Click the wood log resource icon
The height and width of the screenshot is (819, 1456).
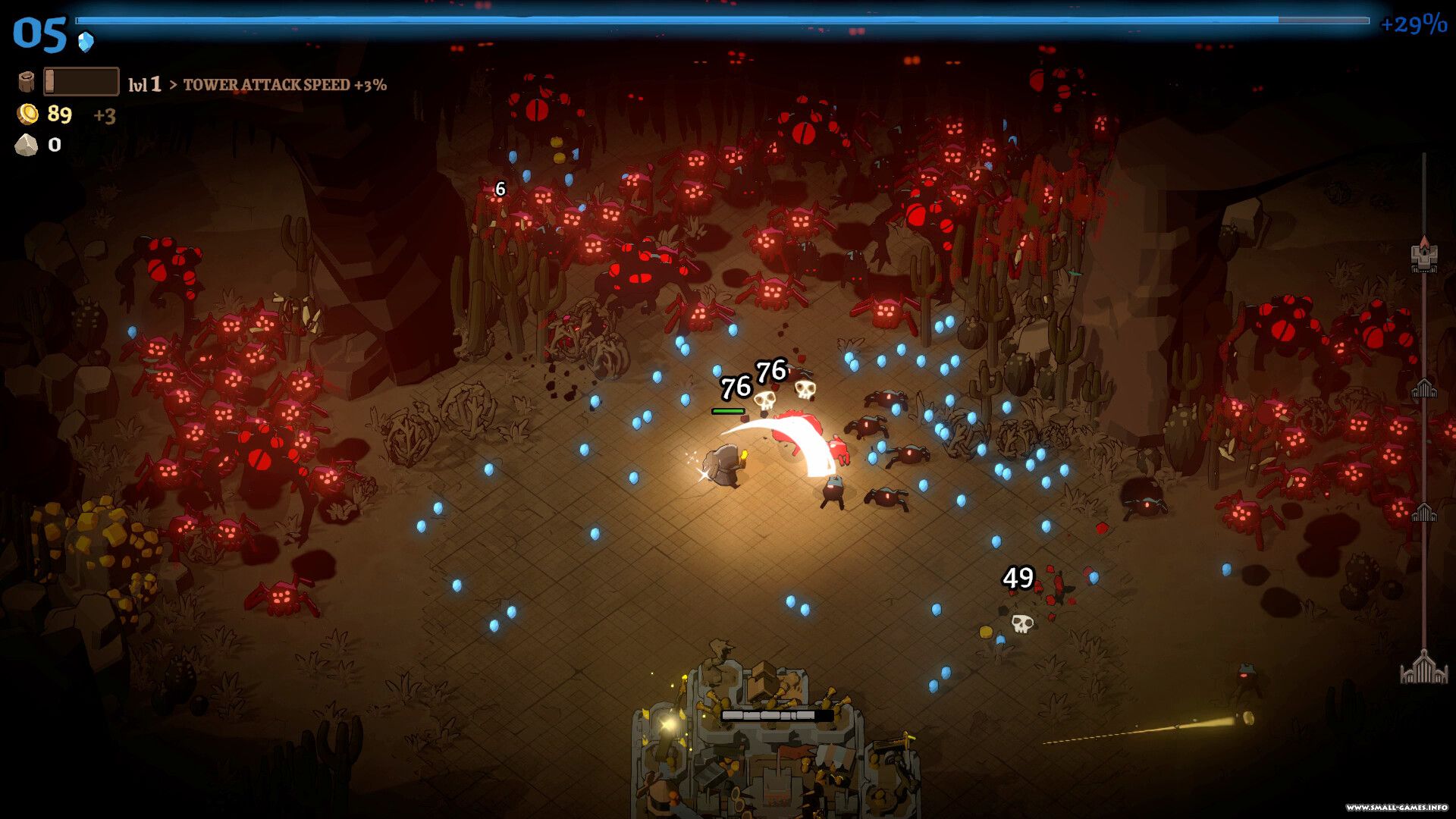tap(27, 82)
